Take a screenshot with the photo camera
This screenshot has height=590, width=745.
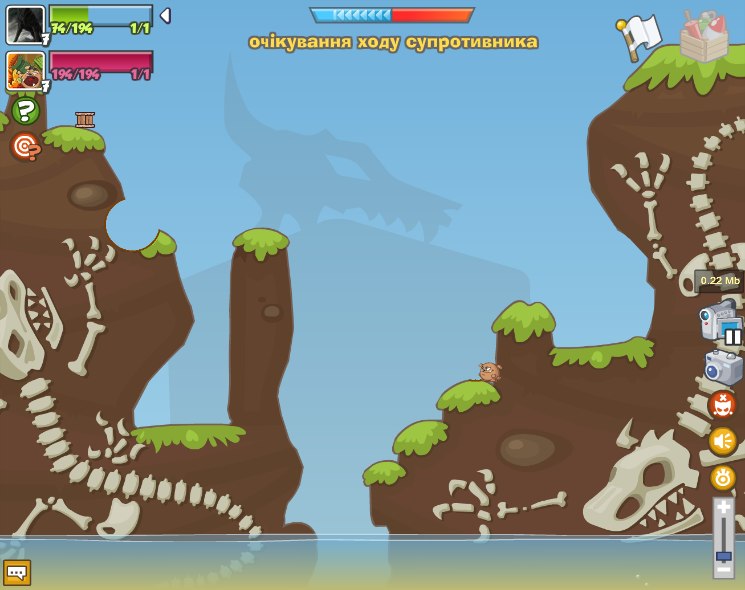(x=722, y=368)
